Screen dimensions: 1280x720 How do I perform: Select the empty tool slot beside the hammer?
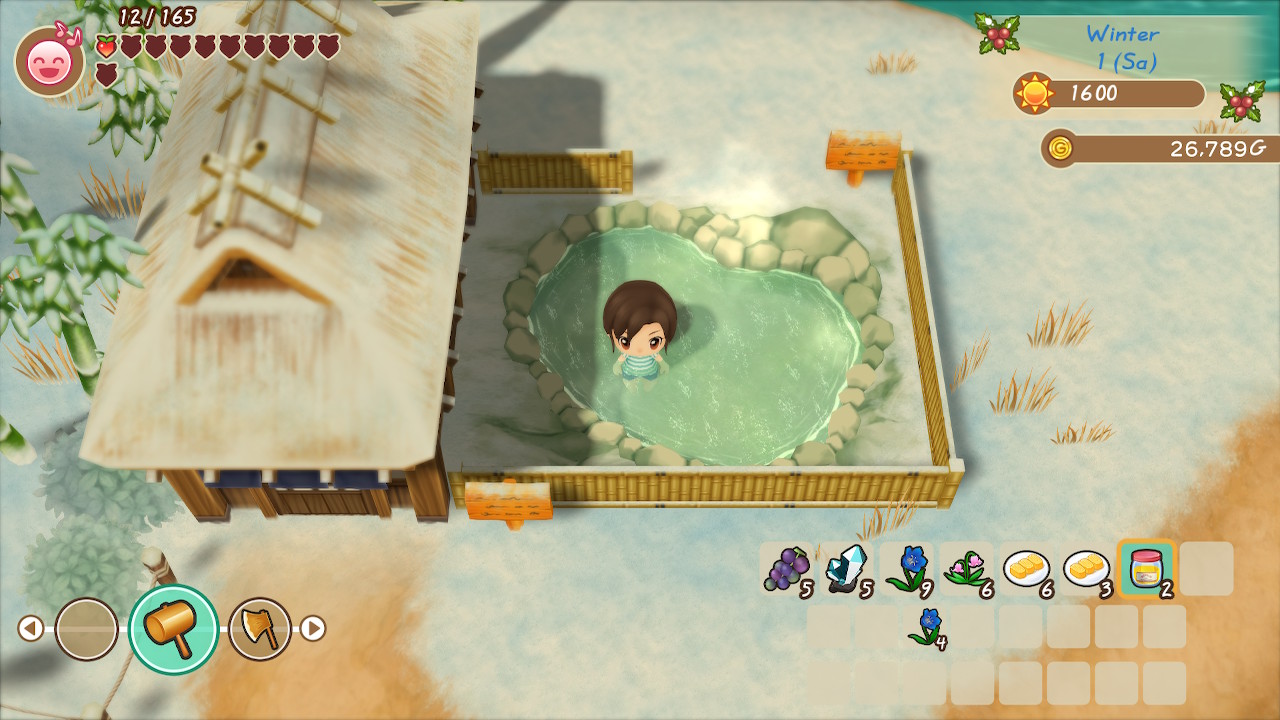(x=86, y=629)
